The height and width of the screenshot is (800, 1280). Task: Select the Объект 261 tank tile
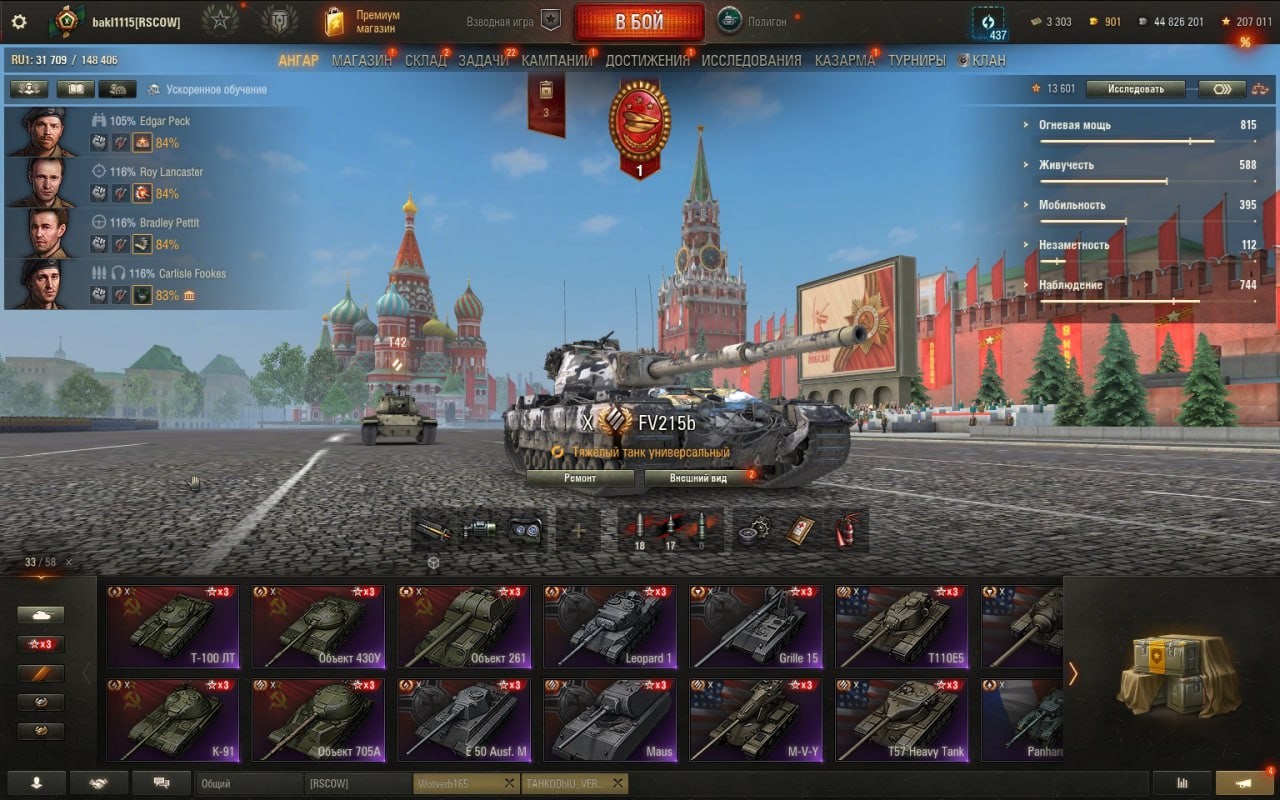click(x=464, y=627)
